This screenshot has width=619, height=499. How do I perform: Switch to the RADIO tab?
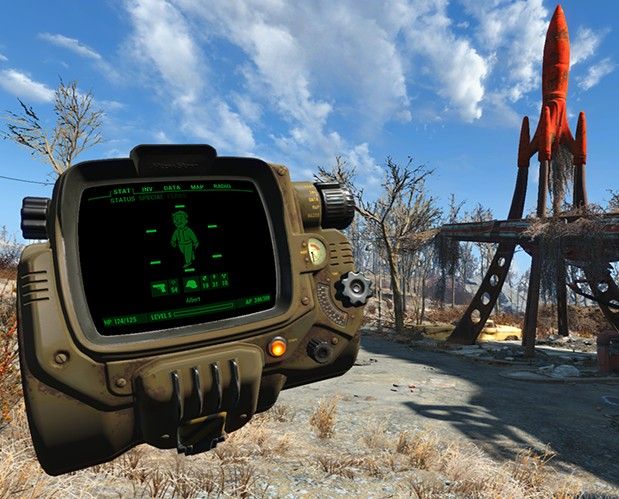(x=221, y=186)
